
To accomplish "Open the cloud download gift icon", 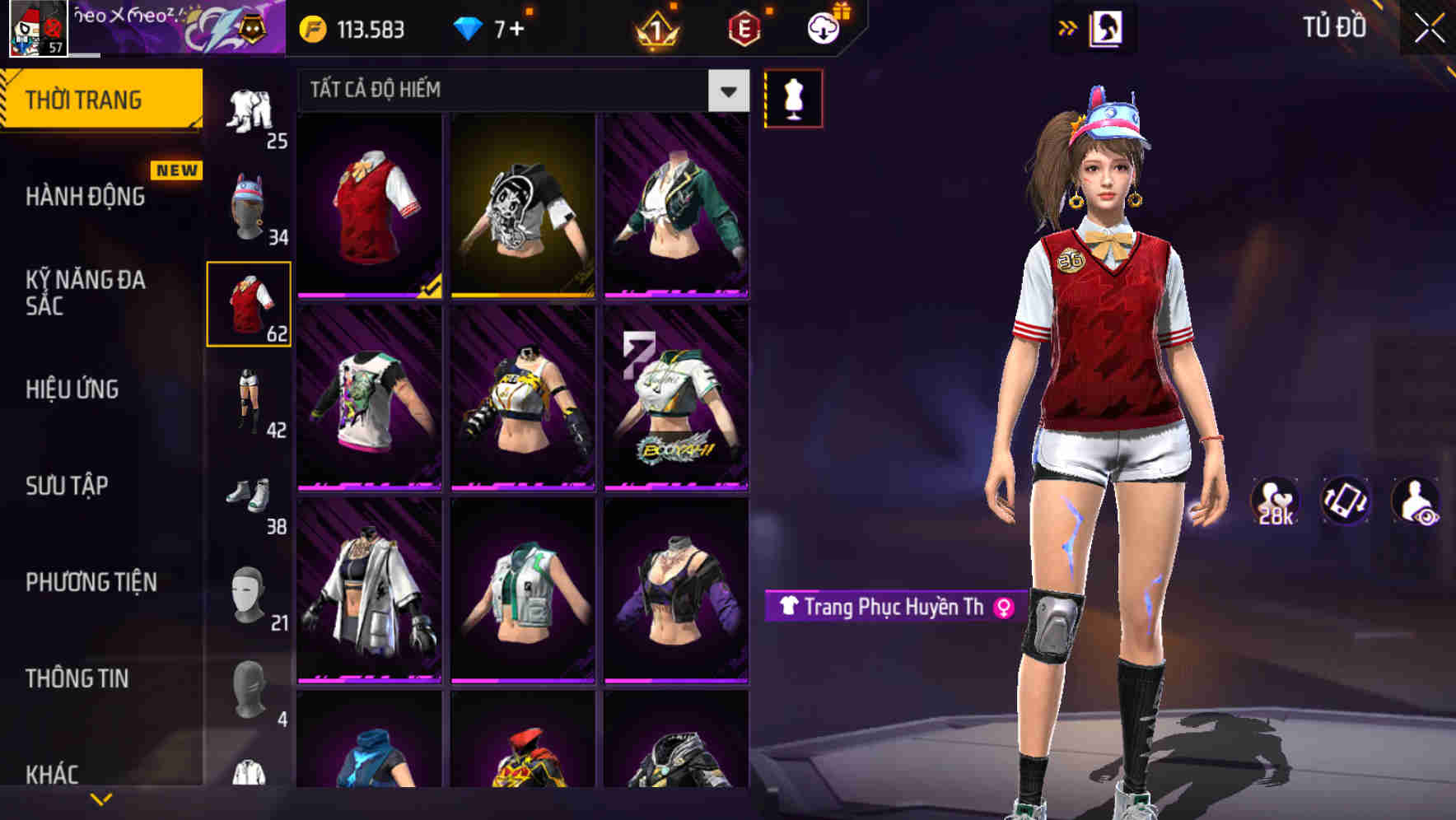I will click(x=821, y=29).
